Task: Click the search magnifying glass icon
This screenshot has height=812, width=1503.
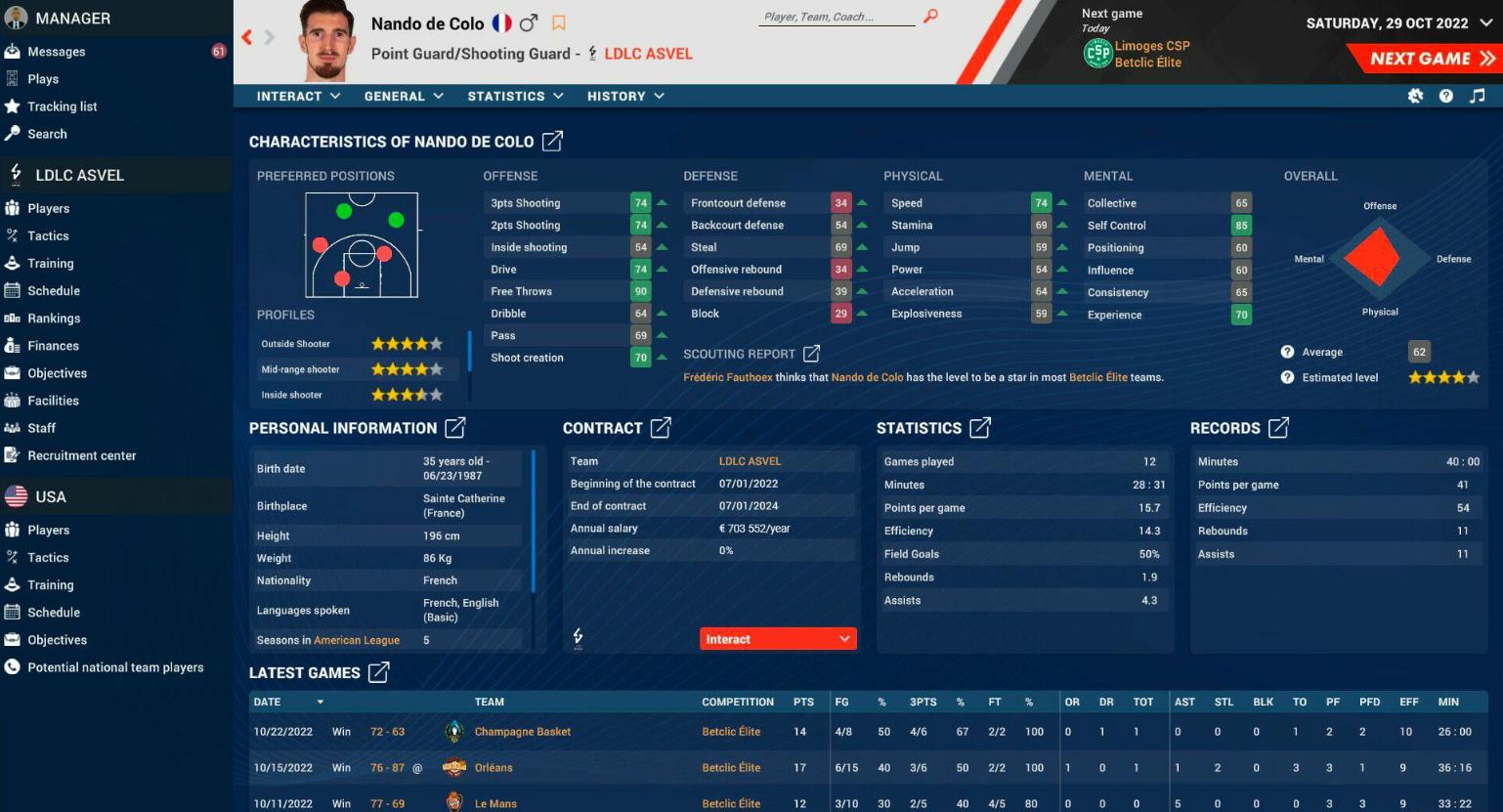Action: pyautogui.click(x=928, y=17)
